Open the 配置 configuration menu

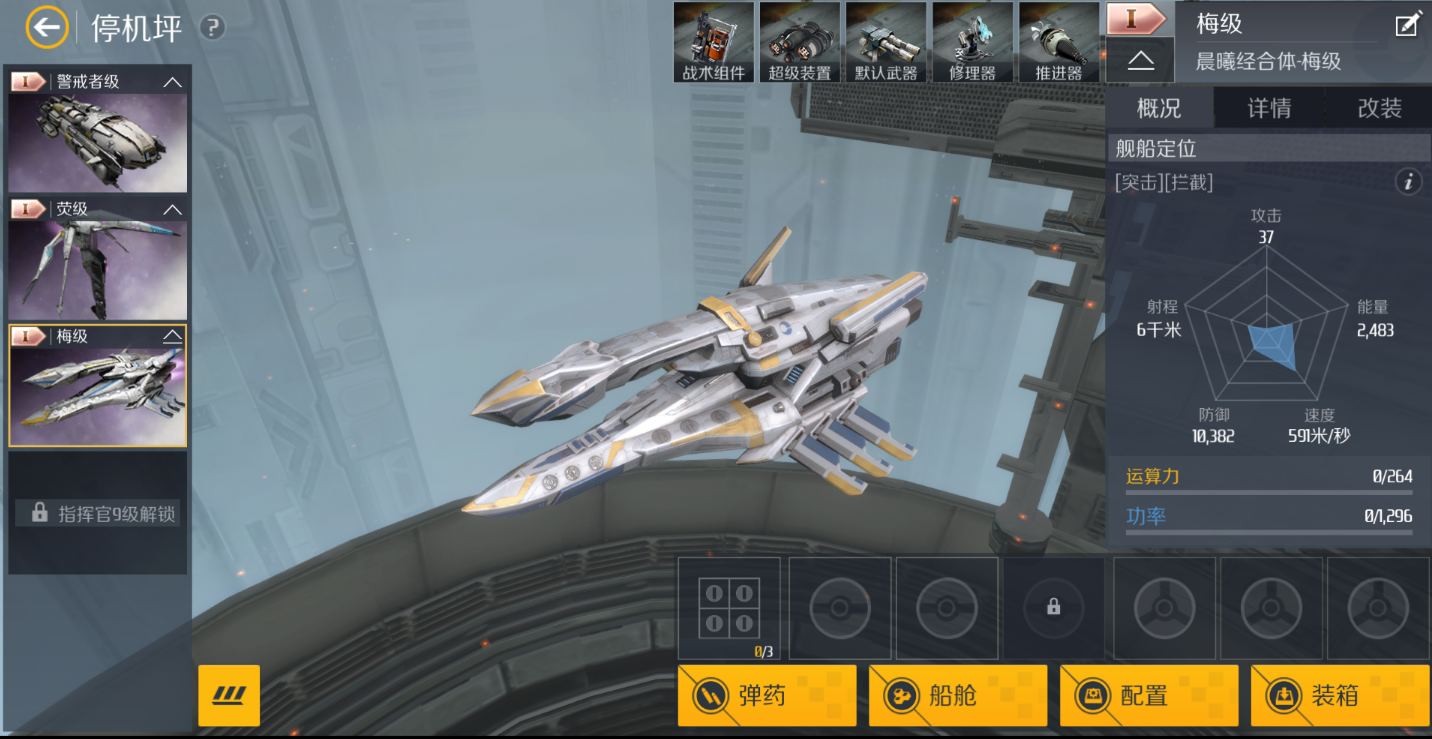pos(1148,695)
